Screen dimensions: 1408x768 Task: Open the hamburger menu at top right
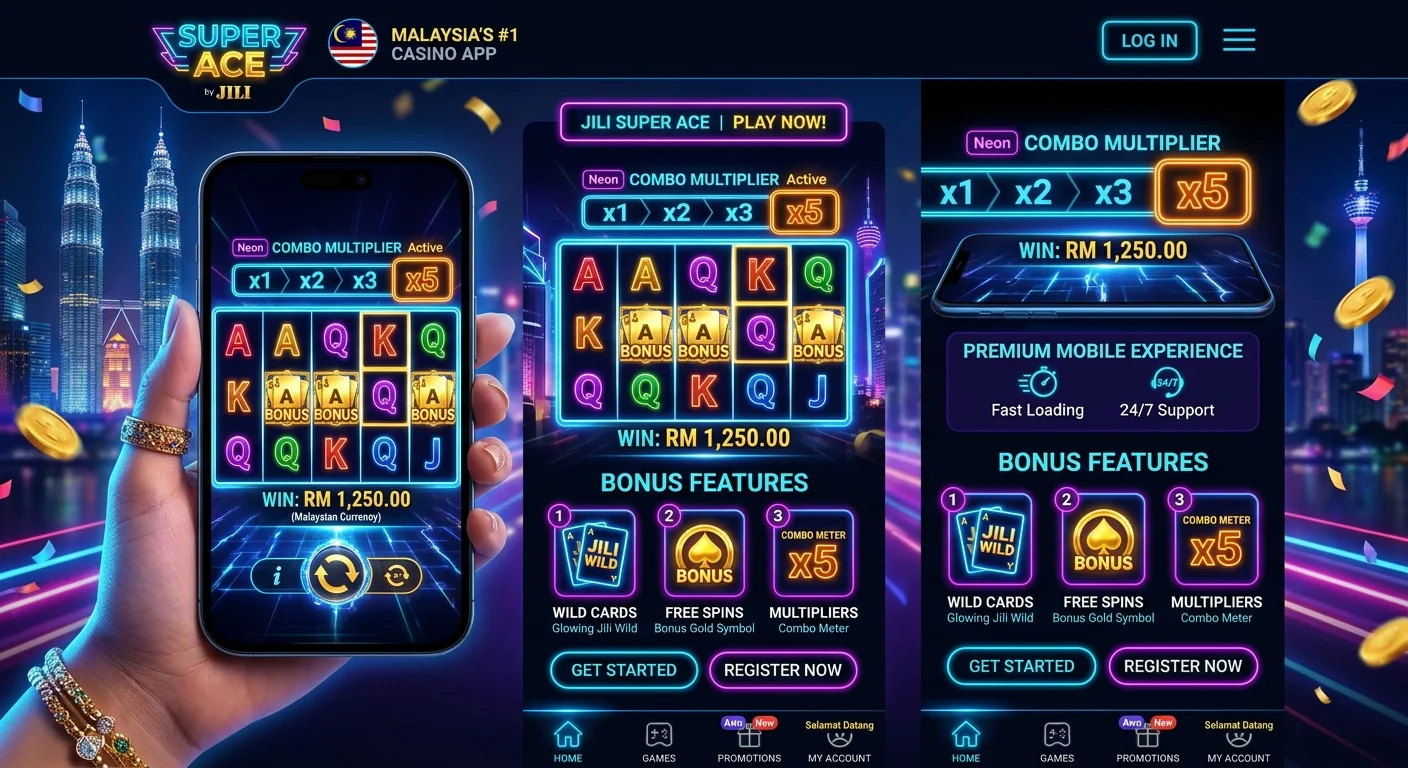[1239, 40]
